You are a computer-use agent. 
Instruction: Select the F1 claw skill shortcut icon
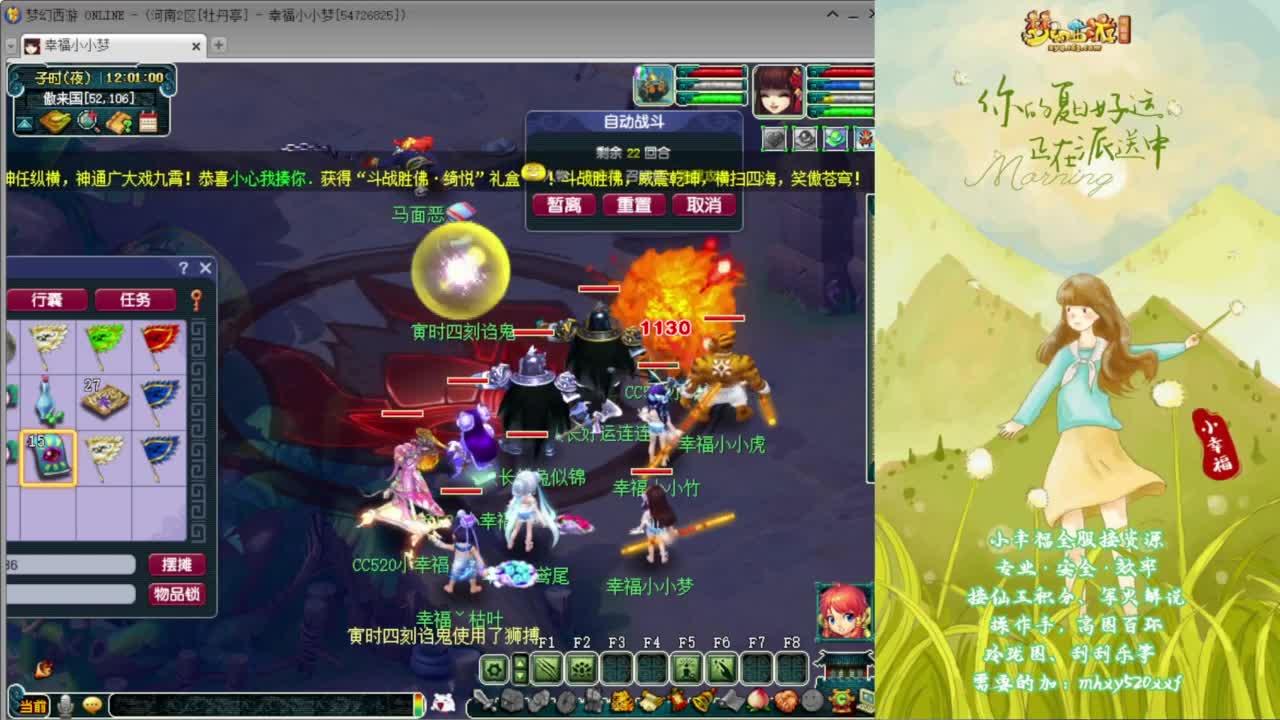pyautogui.click(x=545, y=668)
